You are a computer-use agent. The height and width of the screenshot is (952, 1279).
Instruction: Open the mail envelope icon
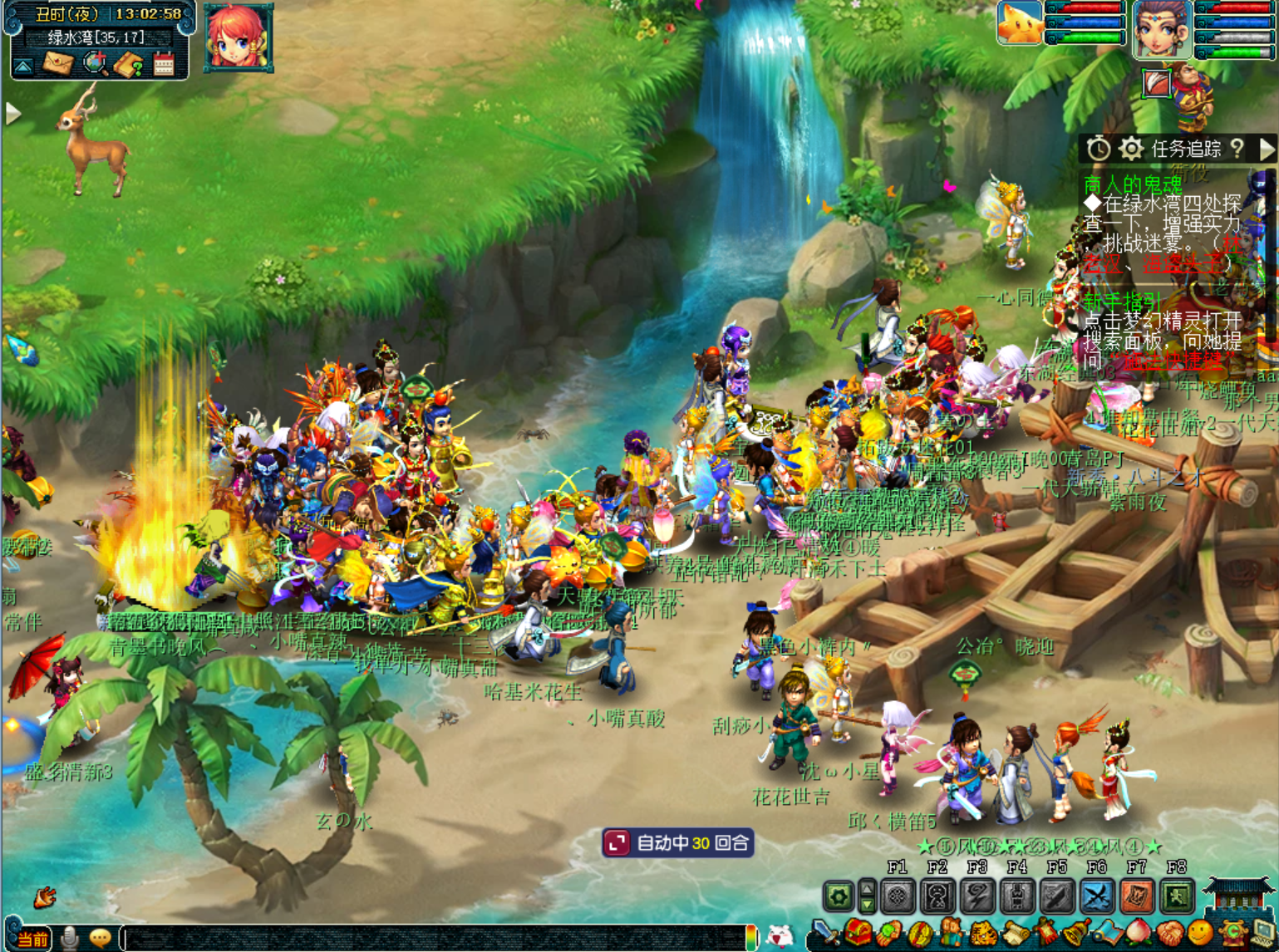[x=58, y=63]
